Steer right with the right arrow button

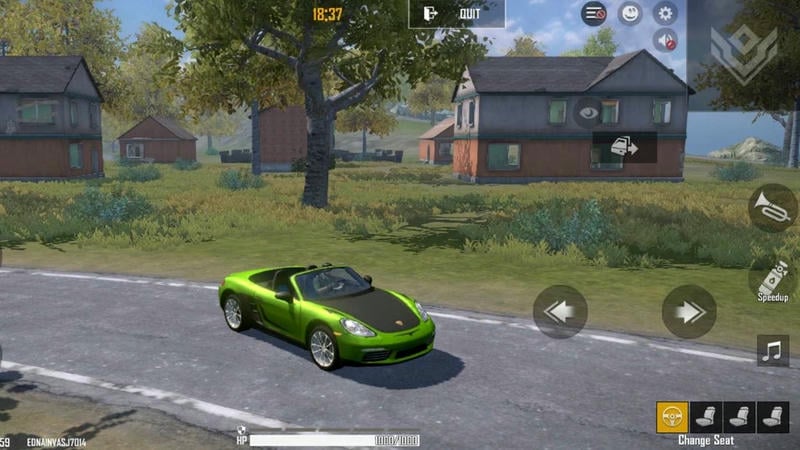coord(689,312)
